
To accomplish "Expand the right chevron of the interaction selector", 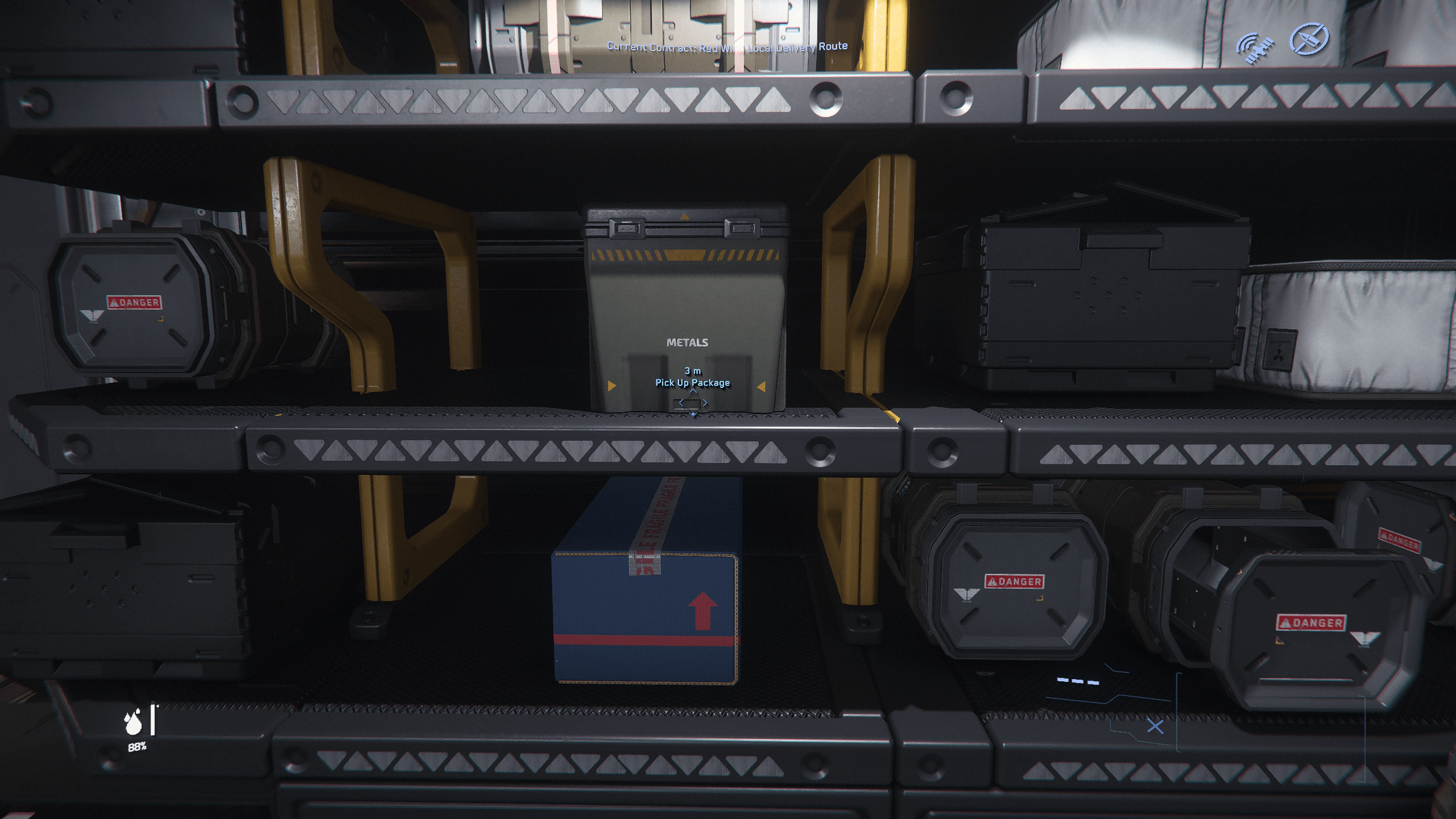I will 705,403.
